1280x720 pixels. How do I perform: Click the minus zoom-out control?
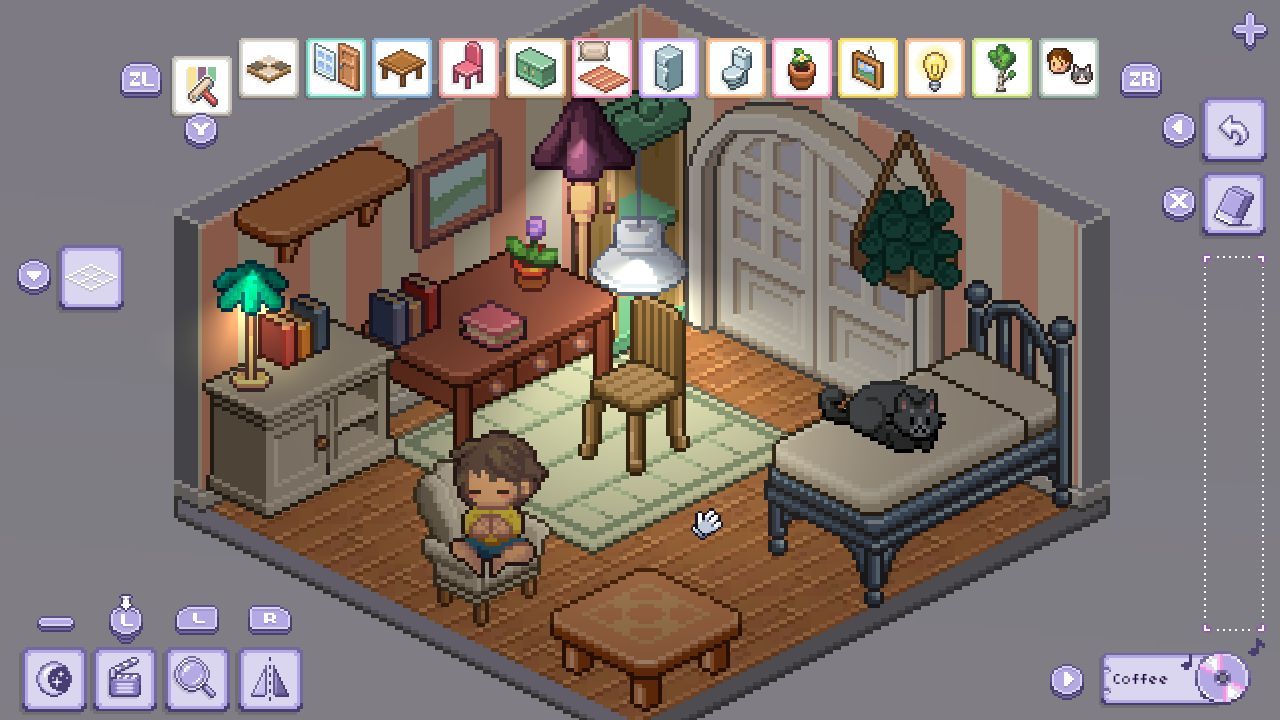57,623
